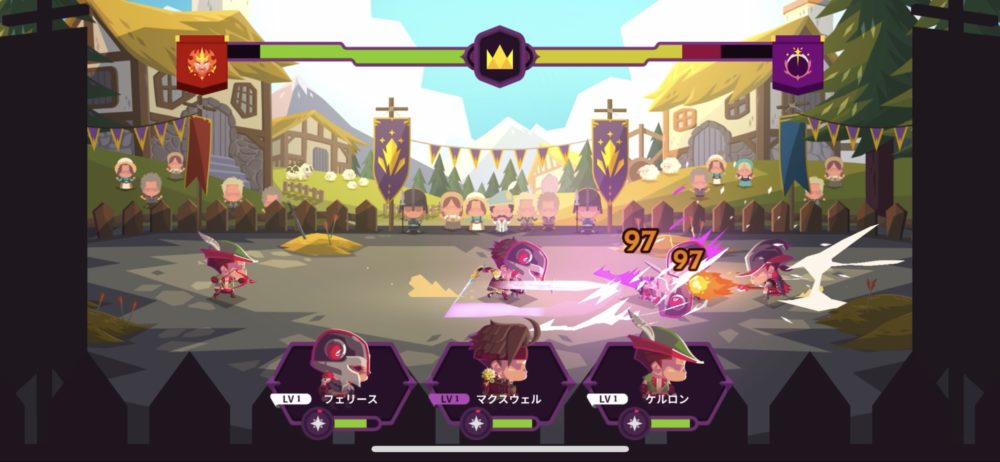The height and width of the screenshot is (462, 1000).
Task: Tap the gold crown emblem
Action: coord(499,56)
